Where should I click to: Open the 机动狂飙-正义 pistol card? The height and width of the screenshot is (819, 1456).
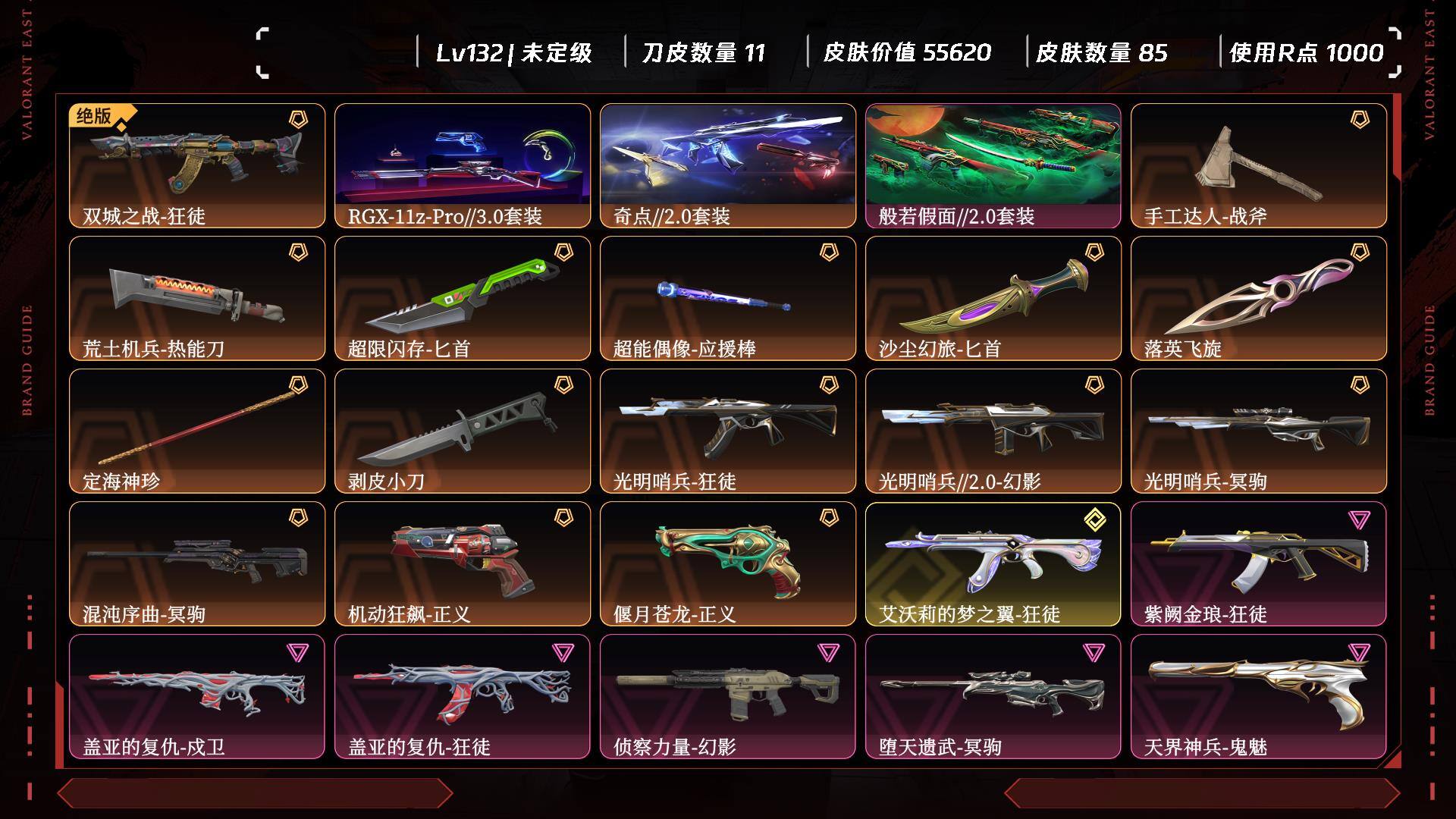pos(463,563)
